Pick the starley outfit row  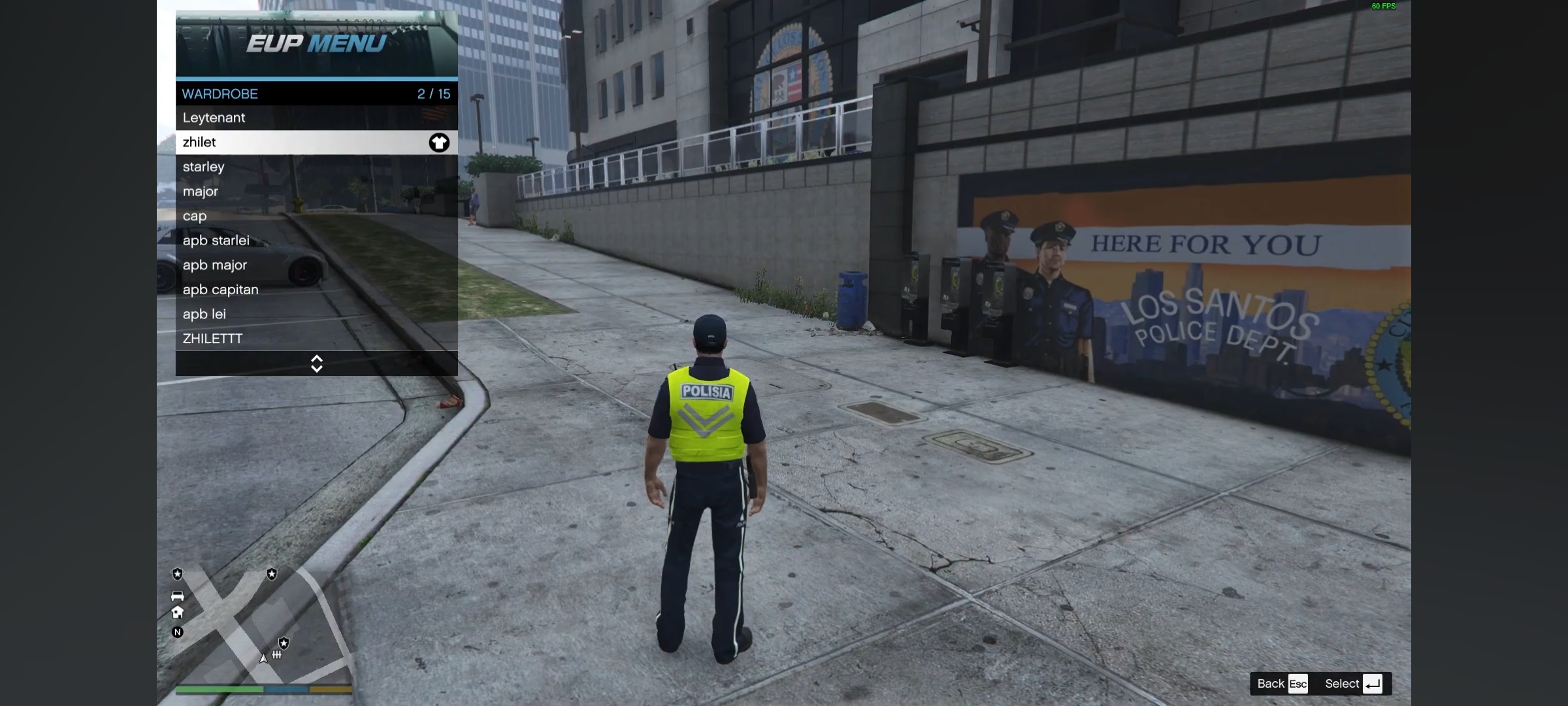tap(316, 167)
